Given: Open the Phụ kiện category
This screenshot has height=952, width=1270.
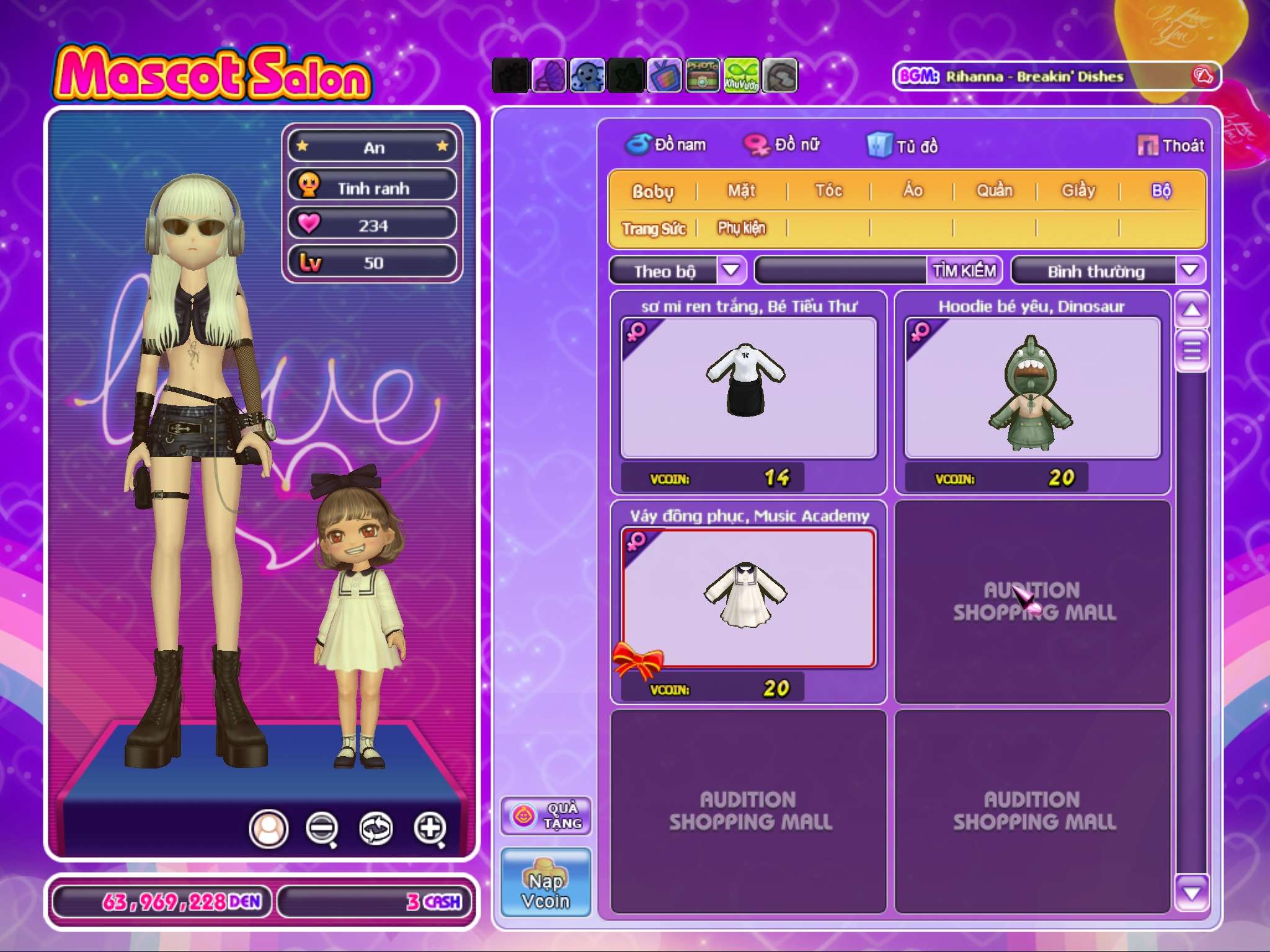Looking at the screenshot, I should (742, 229).
